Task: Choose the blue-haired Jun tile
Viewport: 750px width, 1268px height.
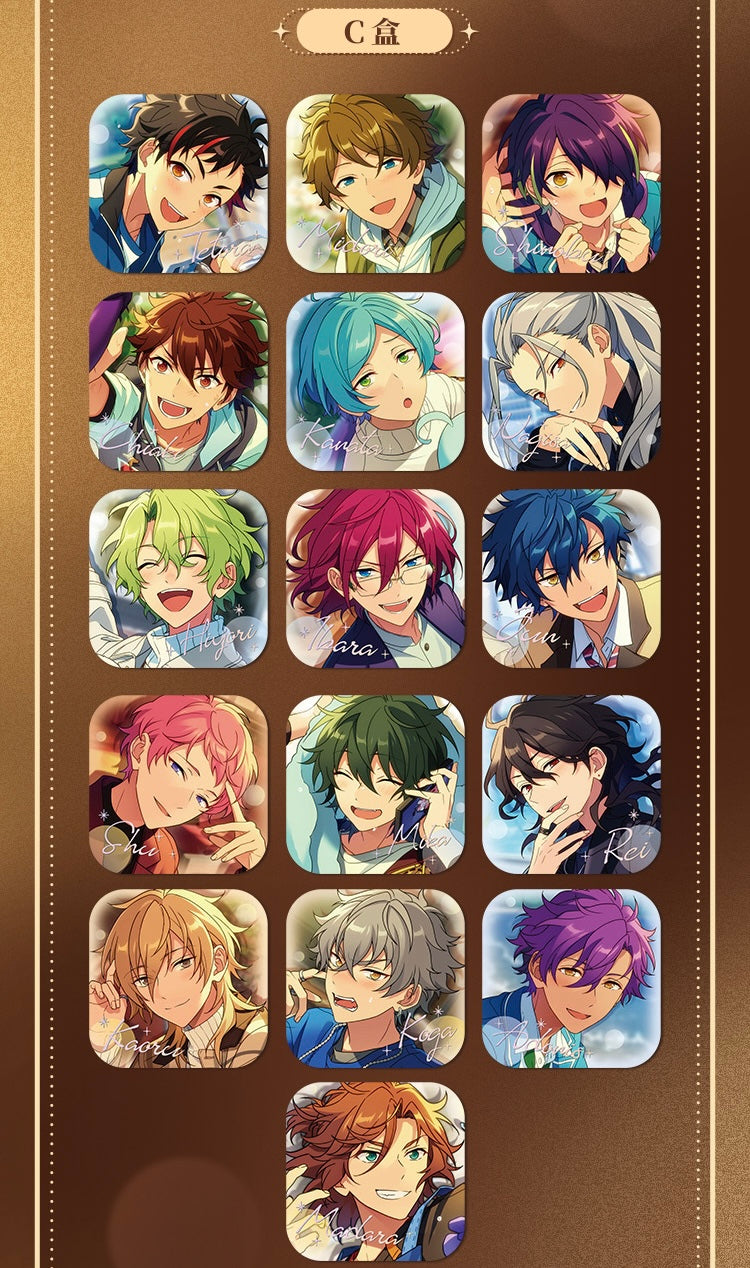Action: pos(571,578)
